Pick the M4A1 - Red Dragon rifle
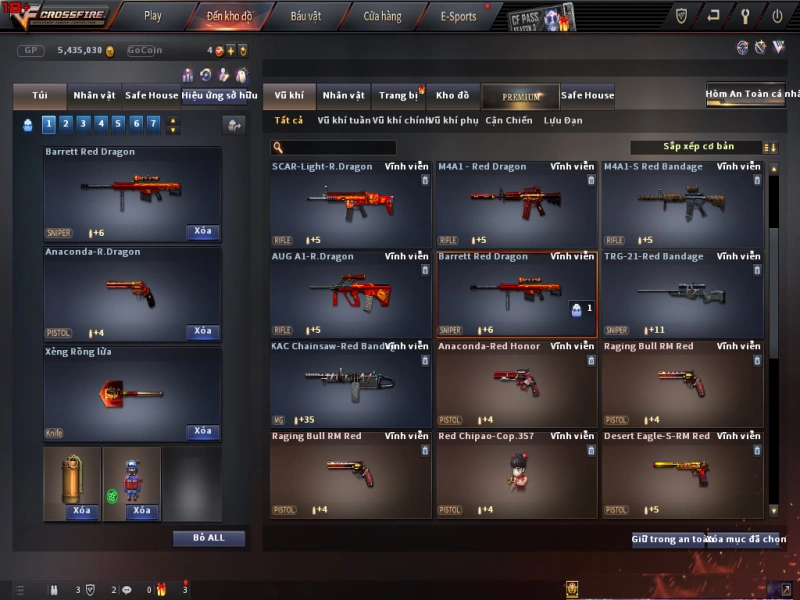The height and width of the screenshot is (600, 800). [x=516, y=204]
